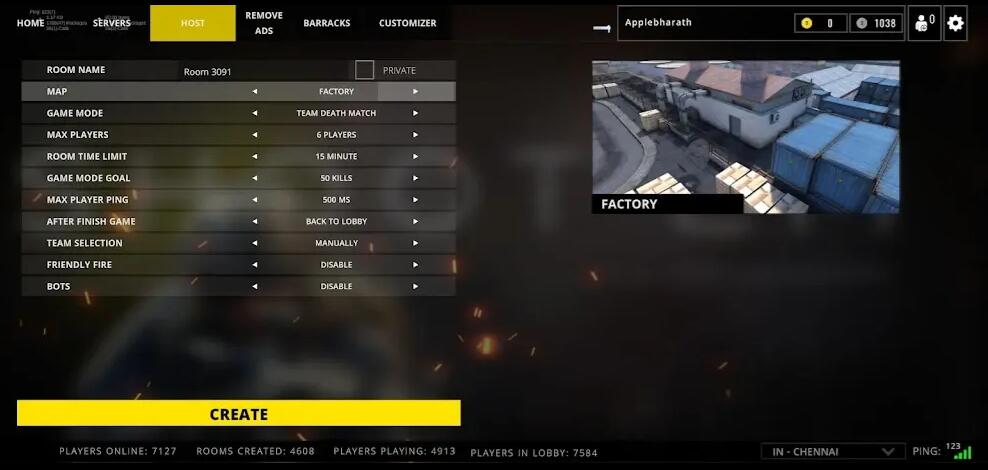Increase Max Players above 6
988x470 pixels.
(416, 135)
